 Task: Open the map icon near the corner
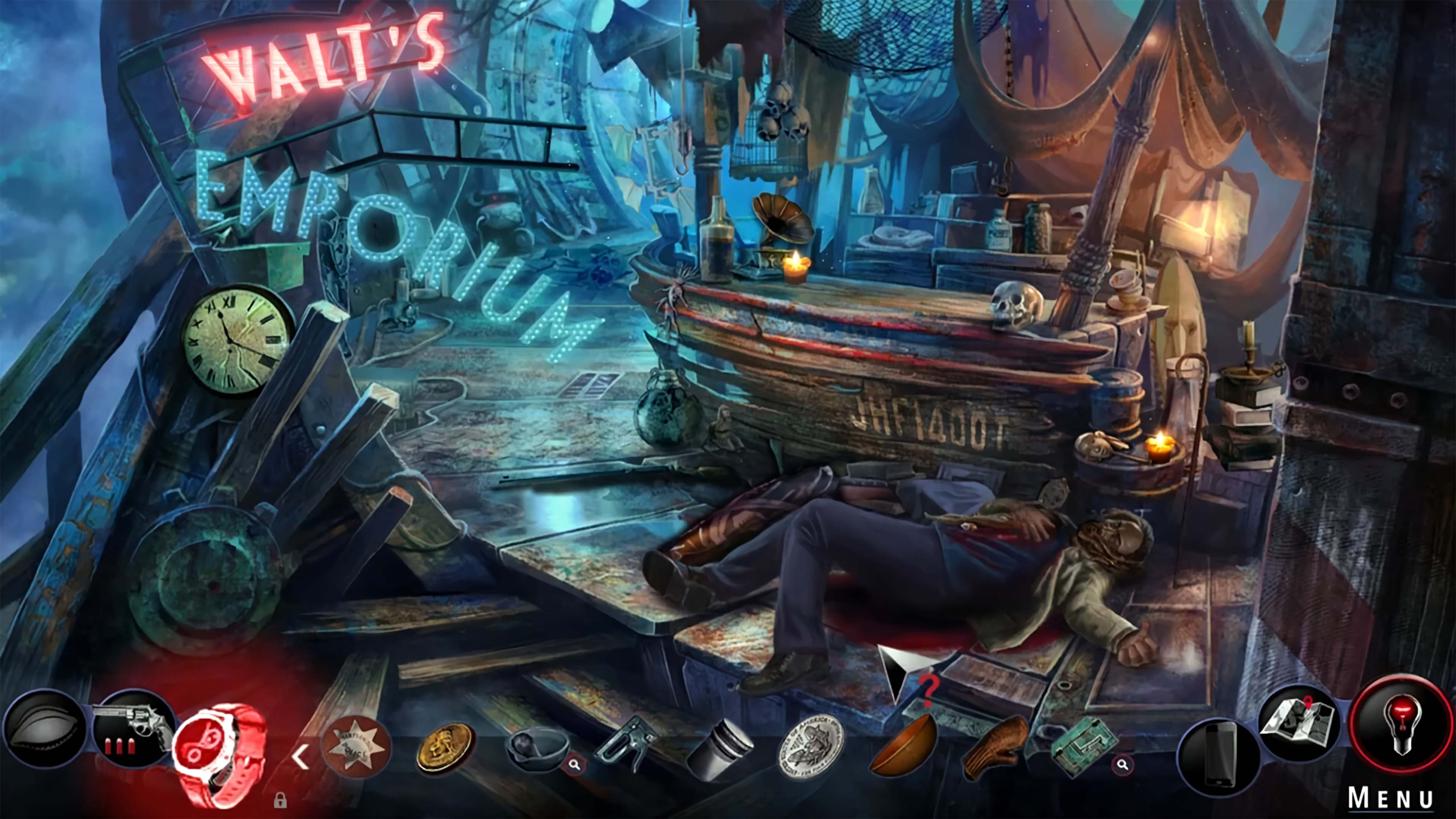(1300, 723)
